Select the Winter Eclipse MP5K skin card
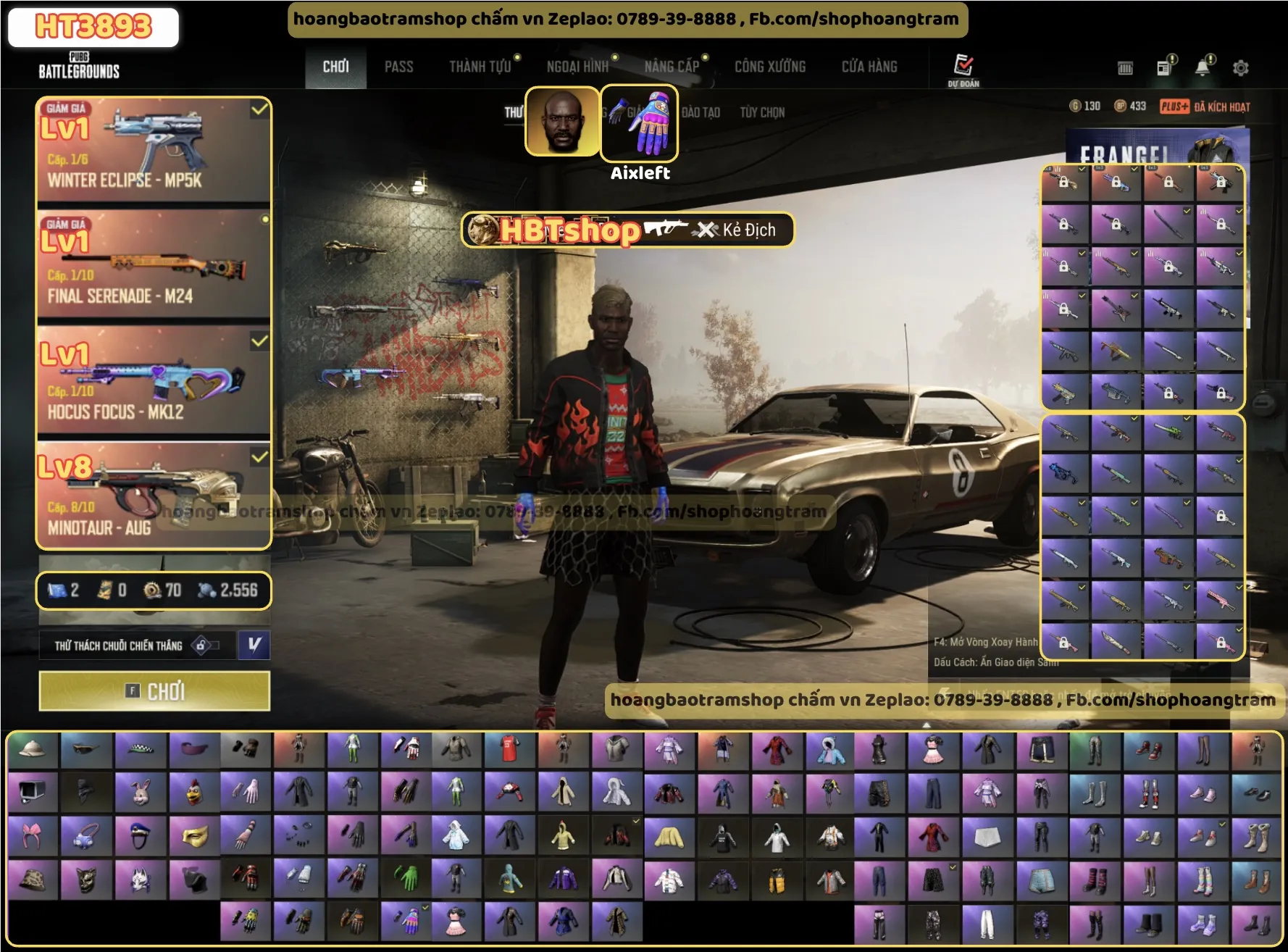Image resolution: width=1288 pixels, height=952 pixels. (x=154, y=151)
